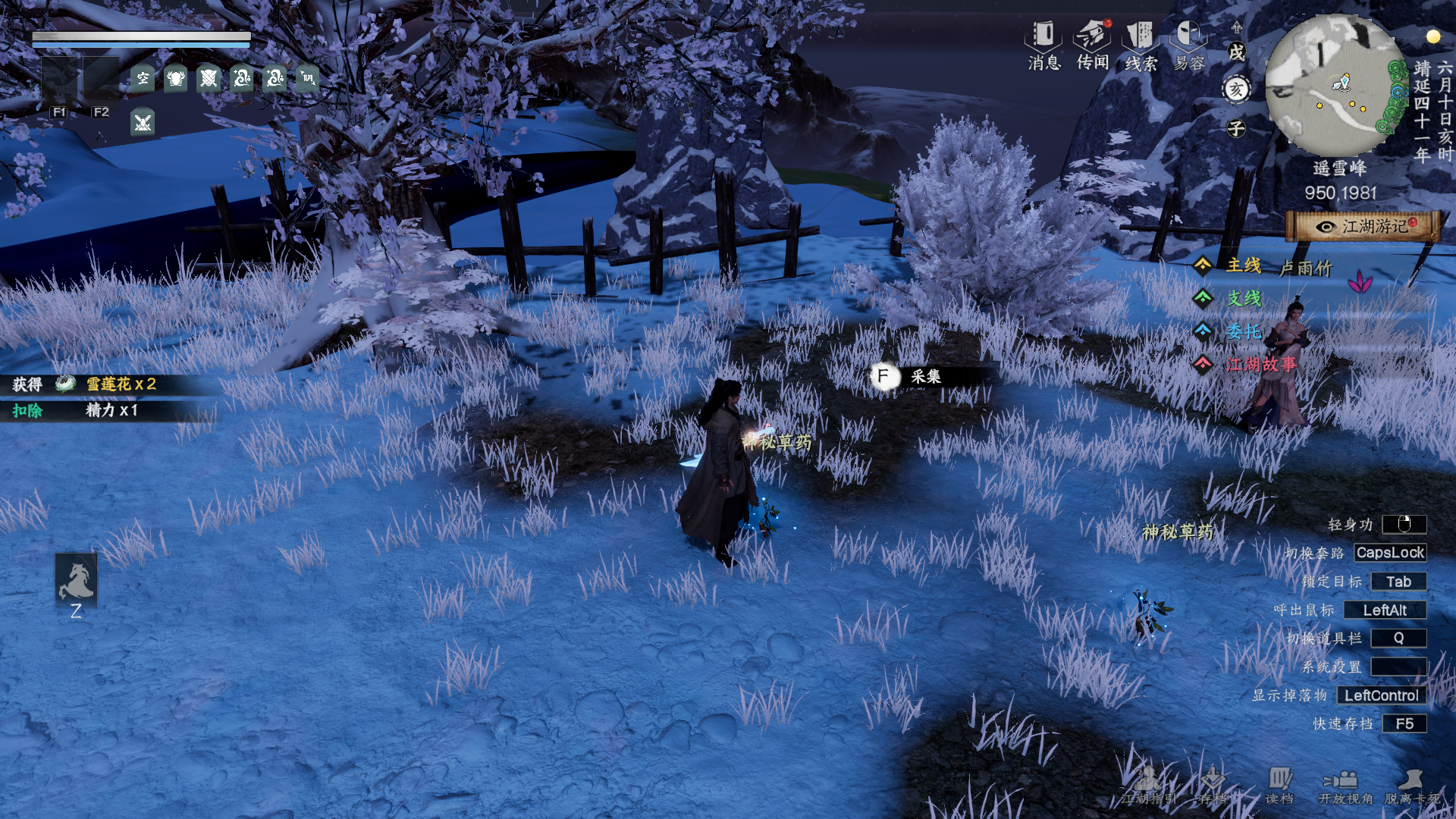Select the 支线 side quest tracker

tap(1242, 299)
